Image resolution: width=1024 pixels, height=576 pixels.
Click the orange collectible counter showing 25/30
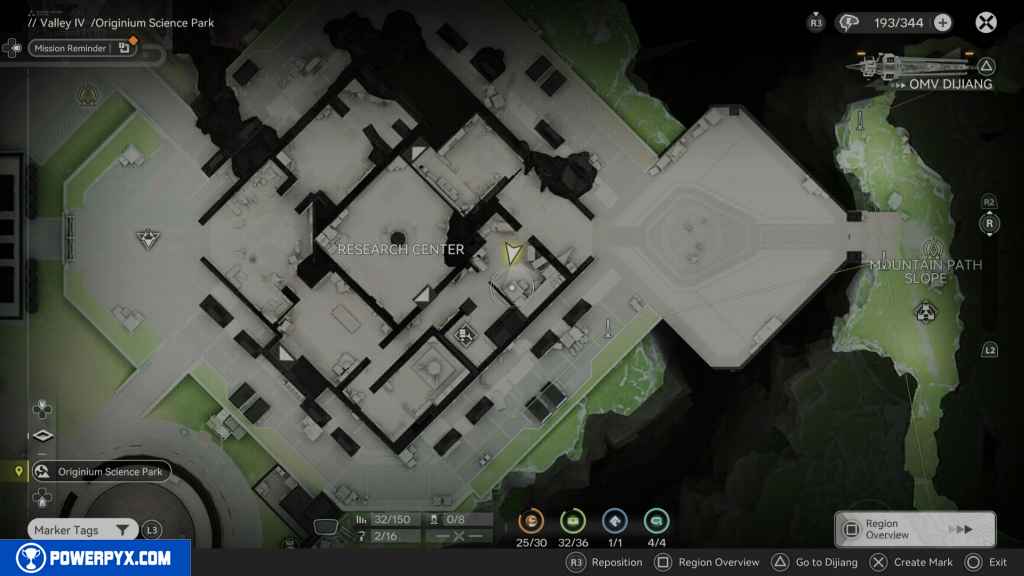point(532,521)
